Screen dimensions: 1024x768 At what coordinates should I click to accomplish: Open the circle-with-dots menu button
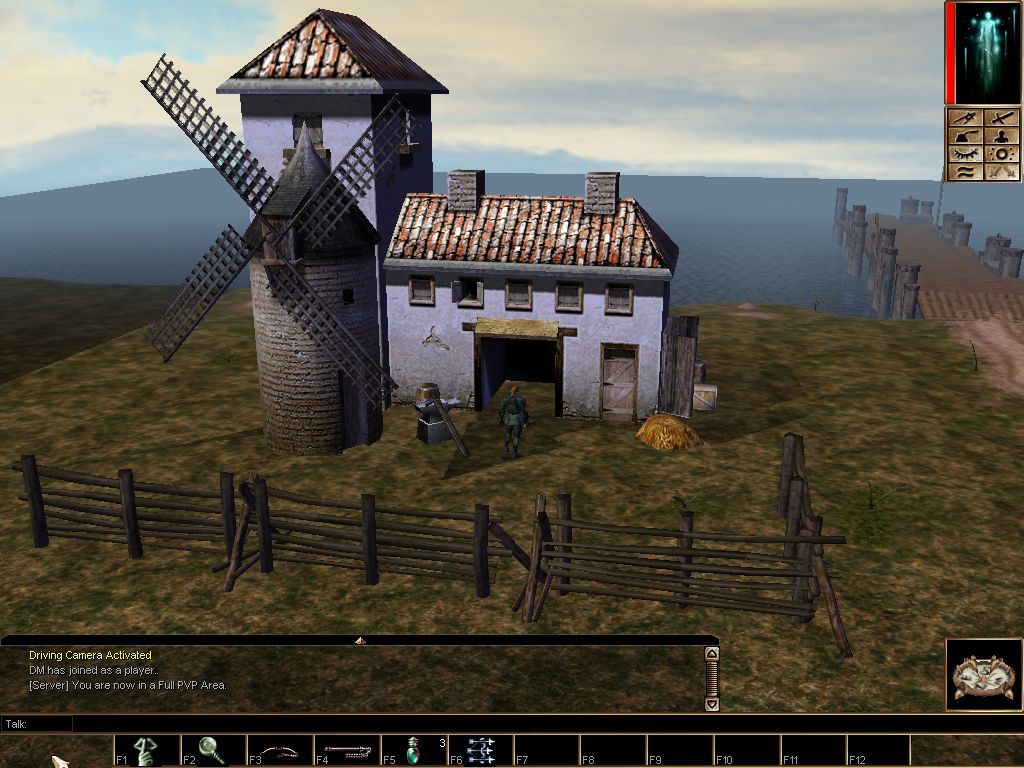tap(1001, 154)
